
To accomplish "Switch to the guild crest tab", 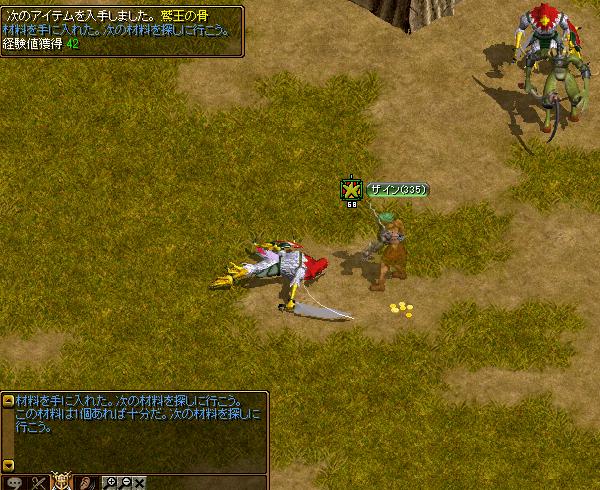I will [x=62, y=481].
